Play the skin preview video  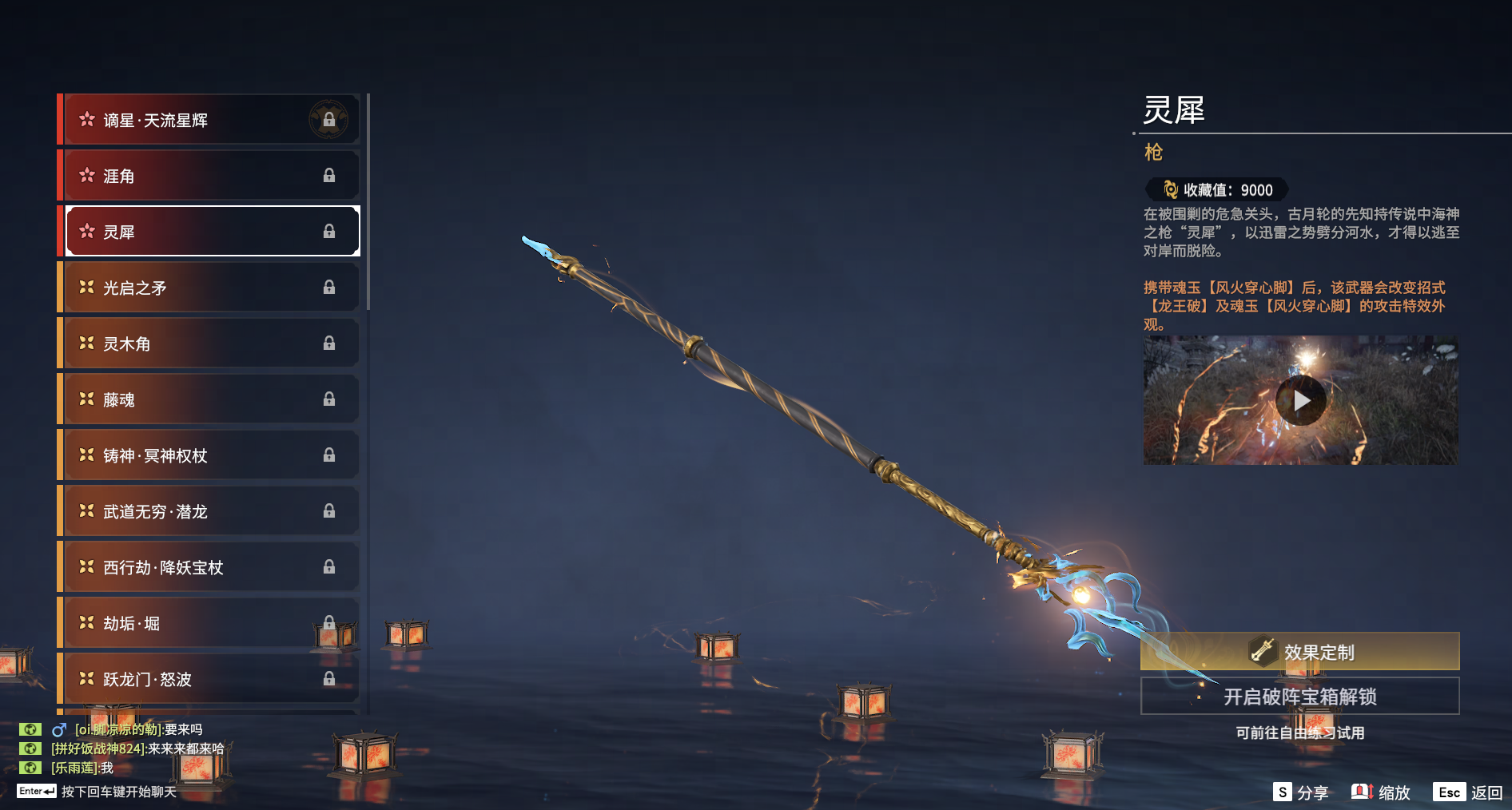pyautogui.click(x=1300, y=400)
